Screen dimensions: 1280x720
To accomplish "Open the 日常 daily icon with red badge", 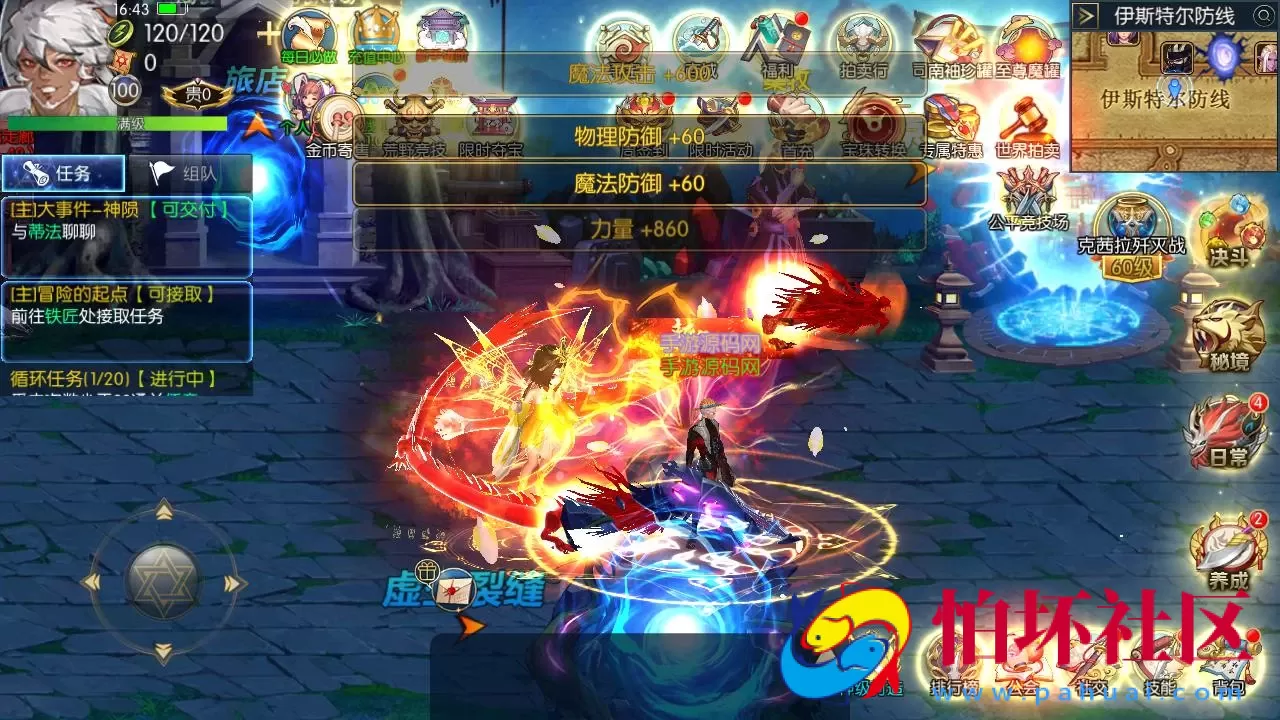I will pos(1220,433).
